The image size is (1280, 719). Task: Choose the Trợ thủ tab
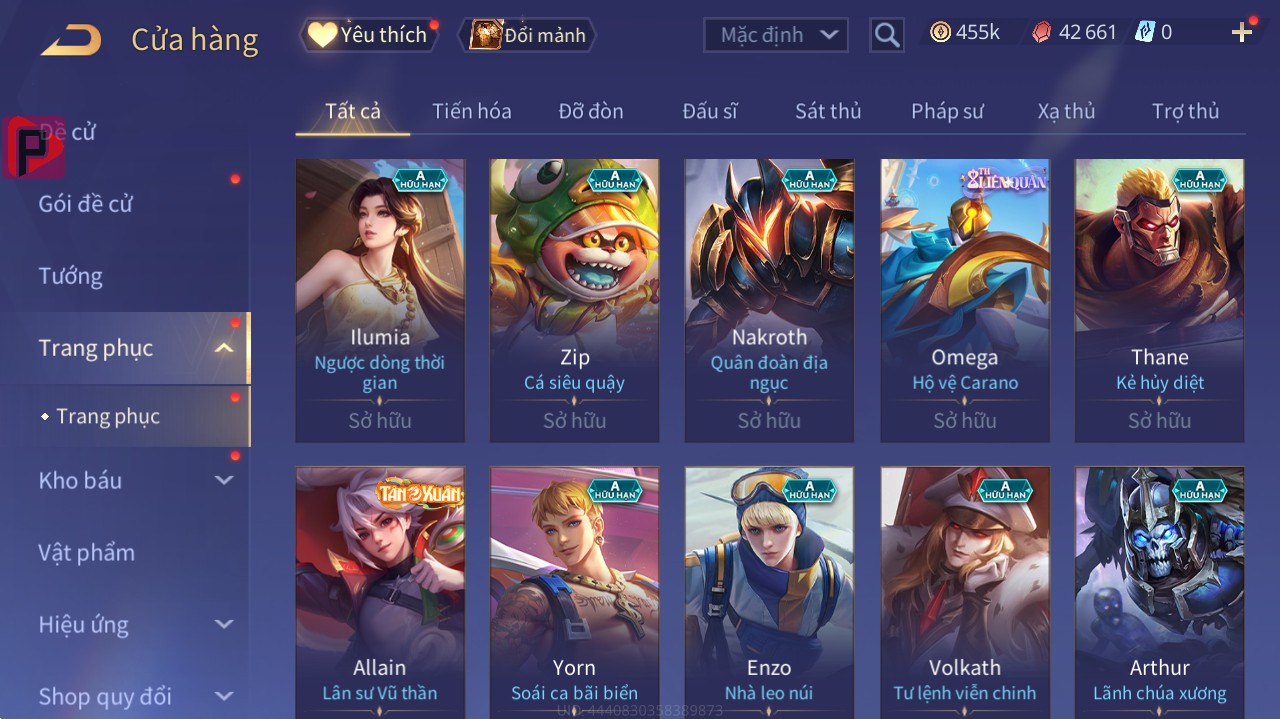click(1185, 111)
